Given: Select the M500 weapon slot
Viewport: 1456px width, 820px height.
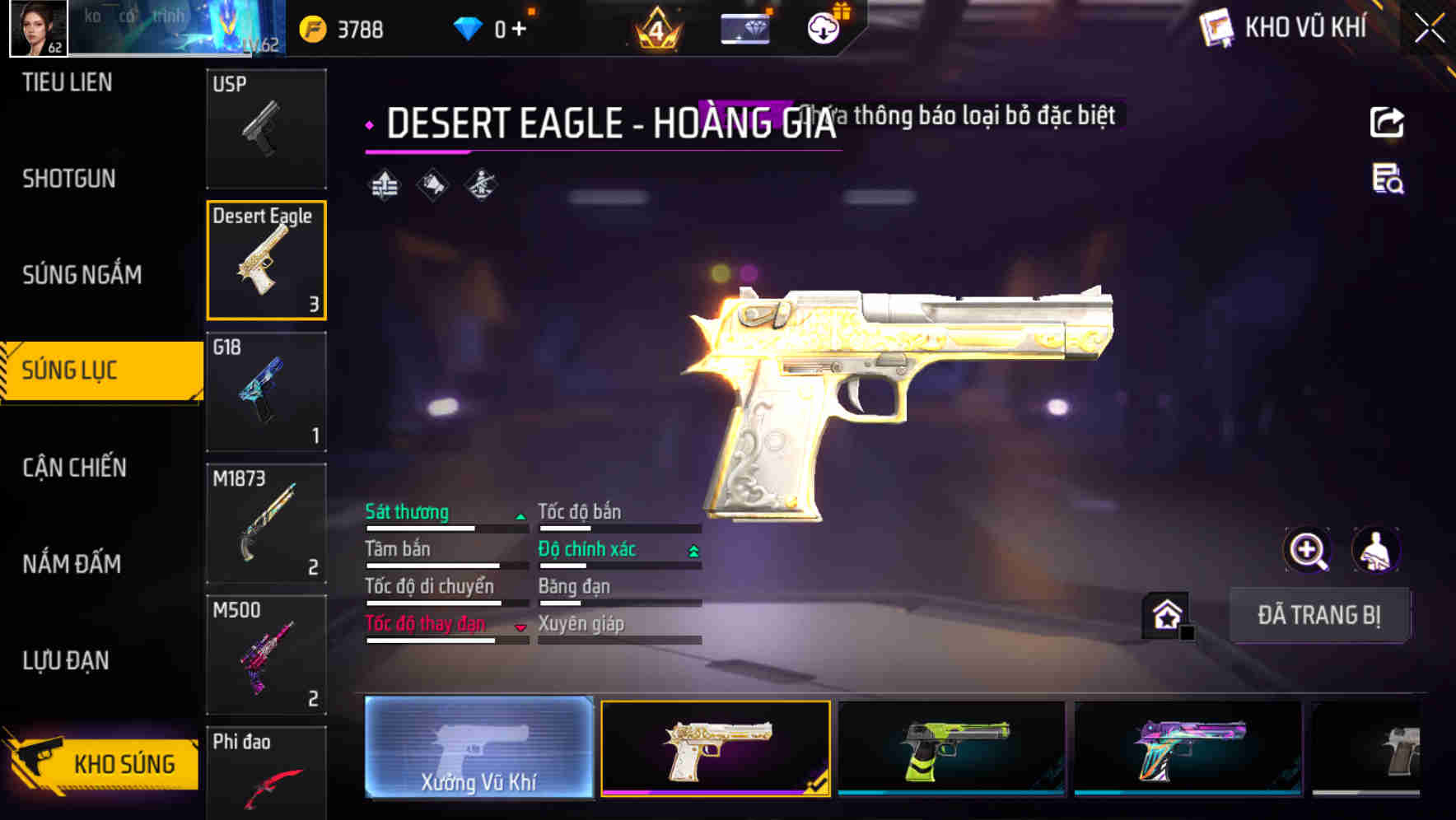Looking at the screenshot, I should tap(266, 655).
